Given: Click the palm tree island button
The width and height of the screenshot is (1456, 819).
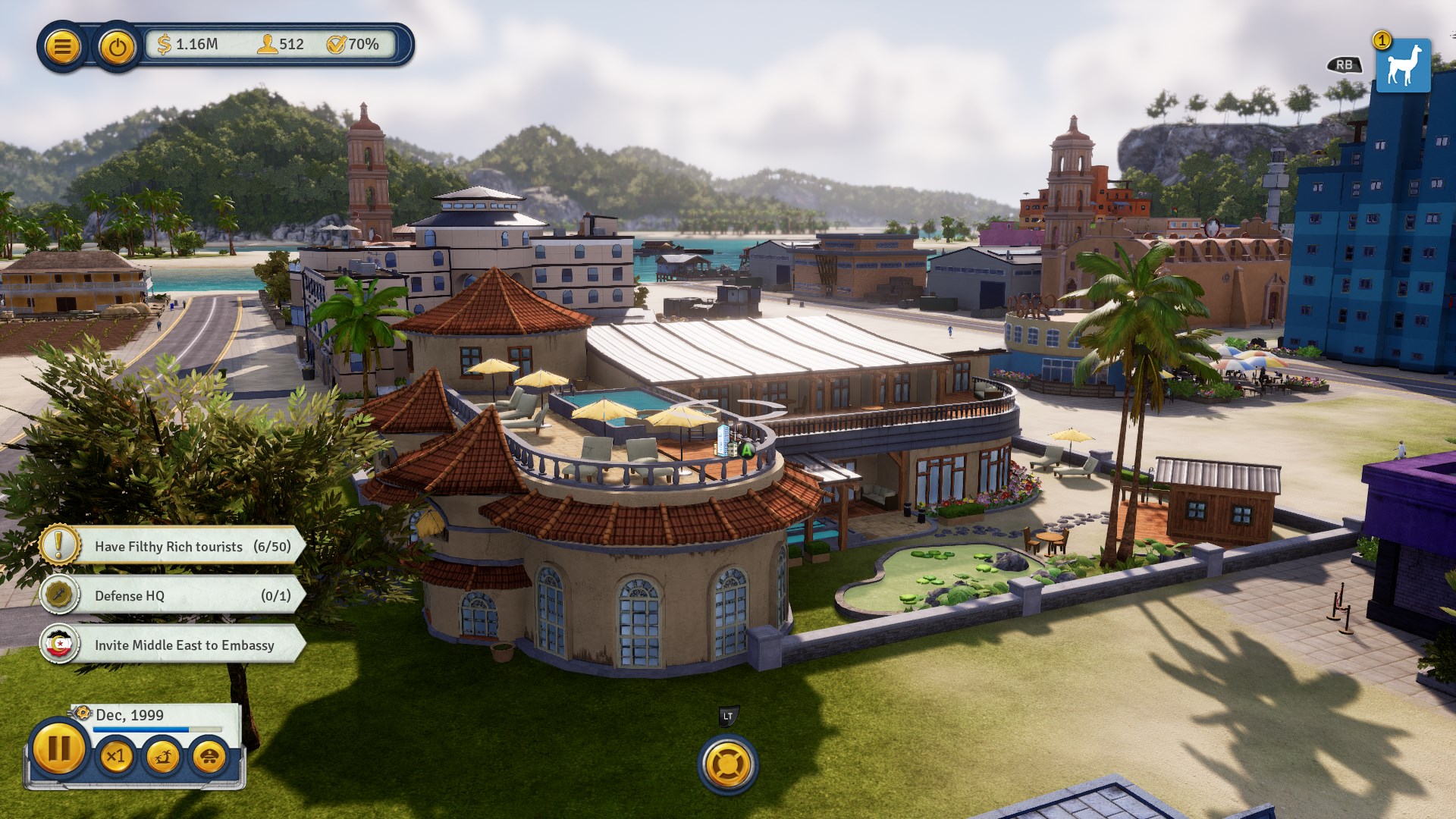Looking at the screenshot, I should click(x=162, y=756).
